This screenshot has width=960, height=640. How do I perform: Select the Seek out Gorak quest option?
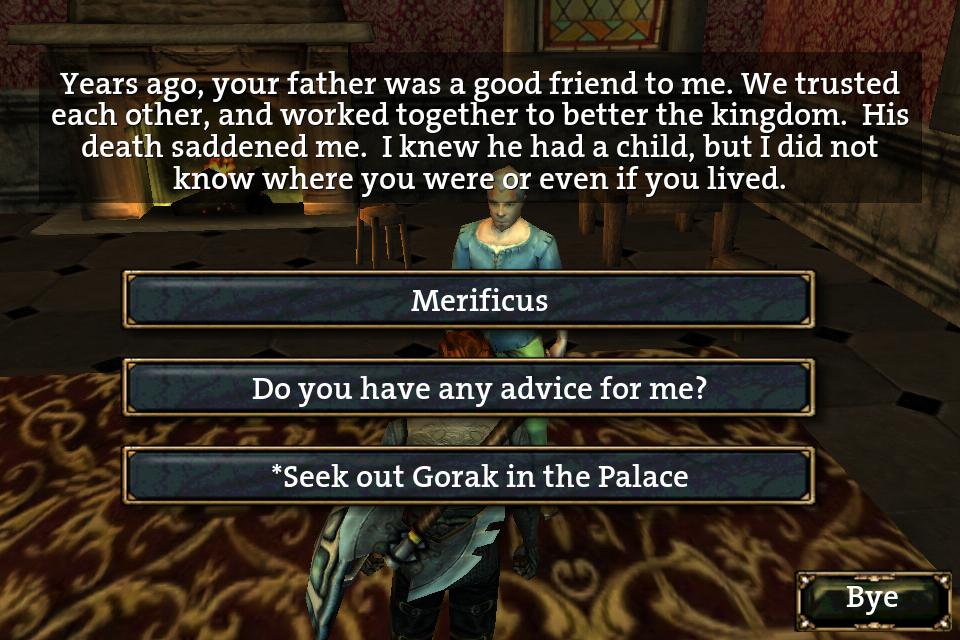[468, 476]
